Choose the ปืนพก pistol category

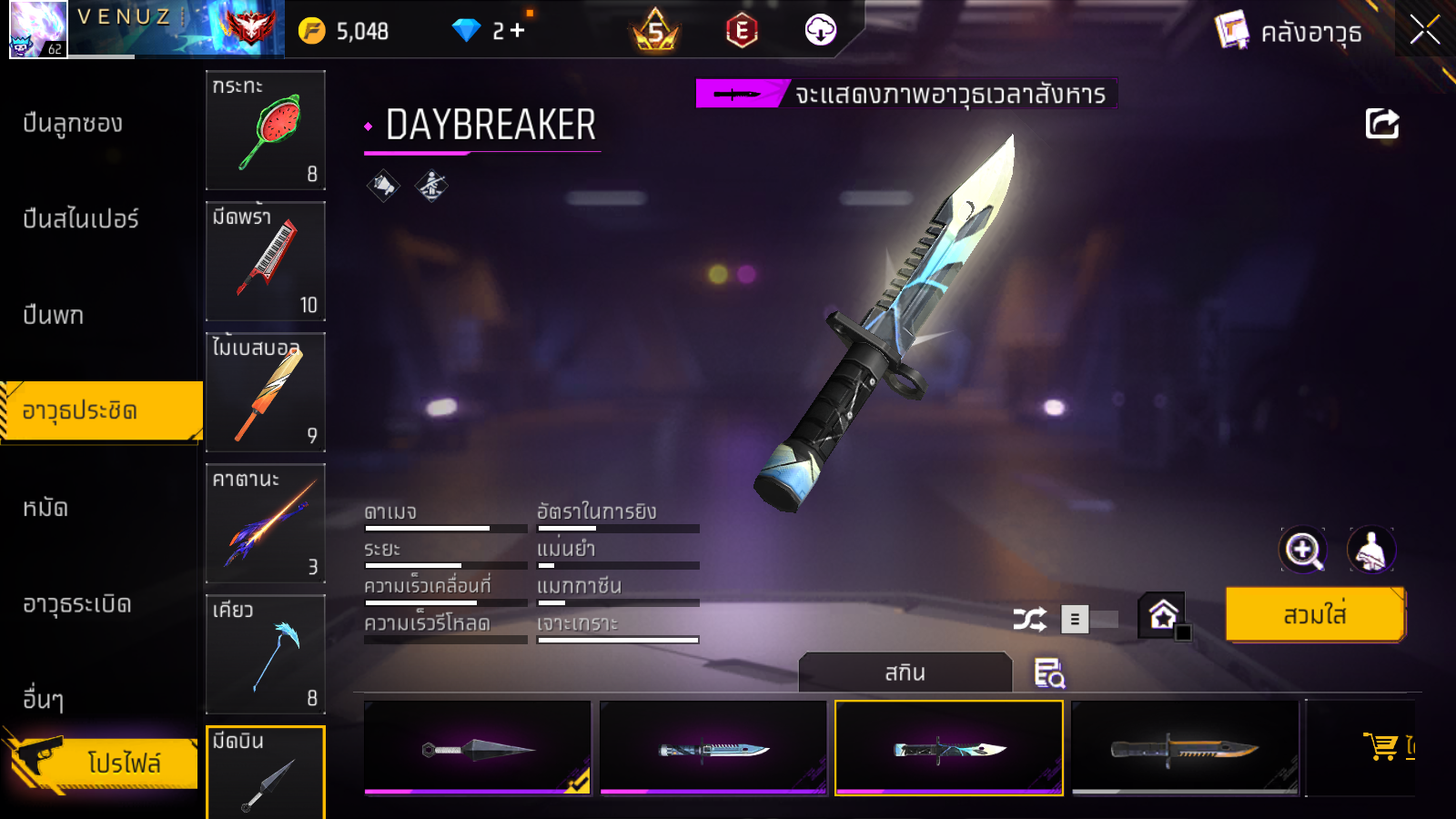54,316
